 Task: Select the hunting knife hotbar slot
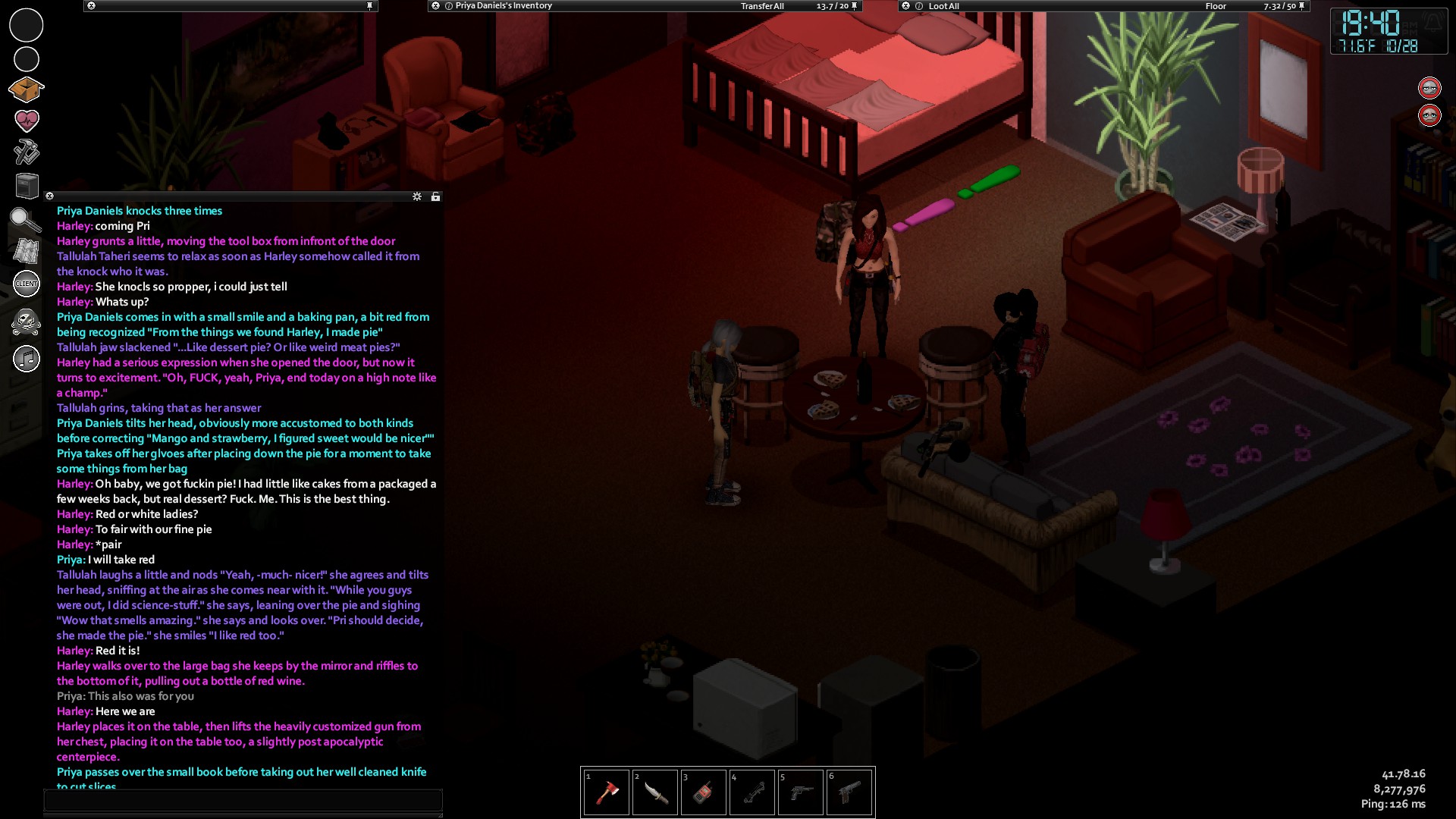coord(655,792)
